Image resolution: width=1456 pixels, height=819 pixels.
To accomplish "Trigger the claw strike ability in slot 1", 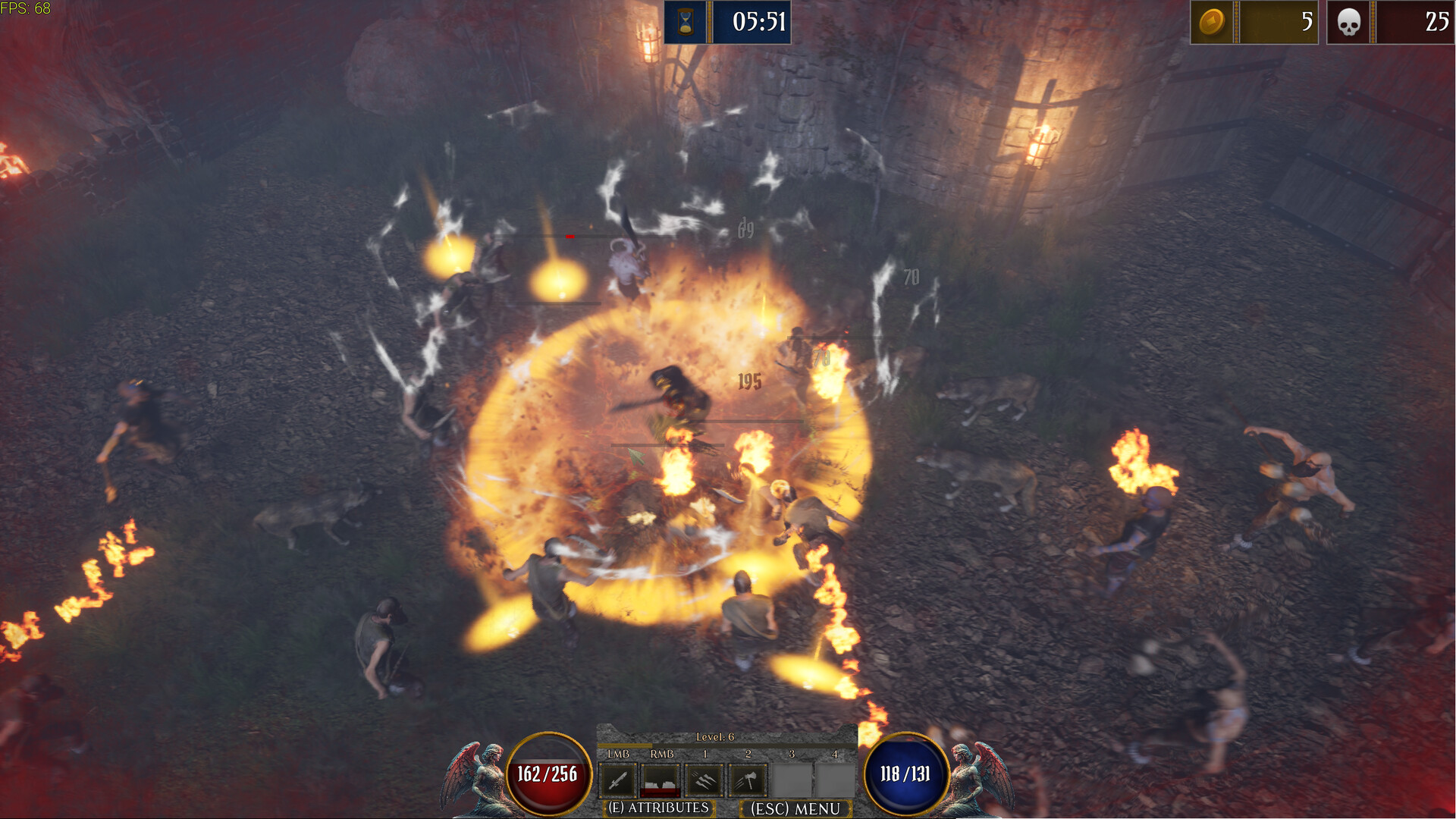I will 704,781.
